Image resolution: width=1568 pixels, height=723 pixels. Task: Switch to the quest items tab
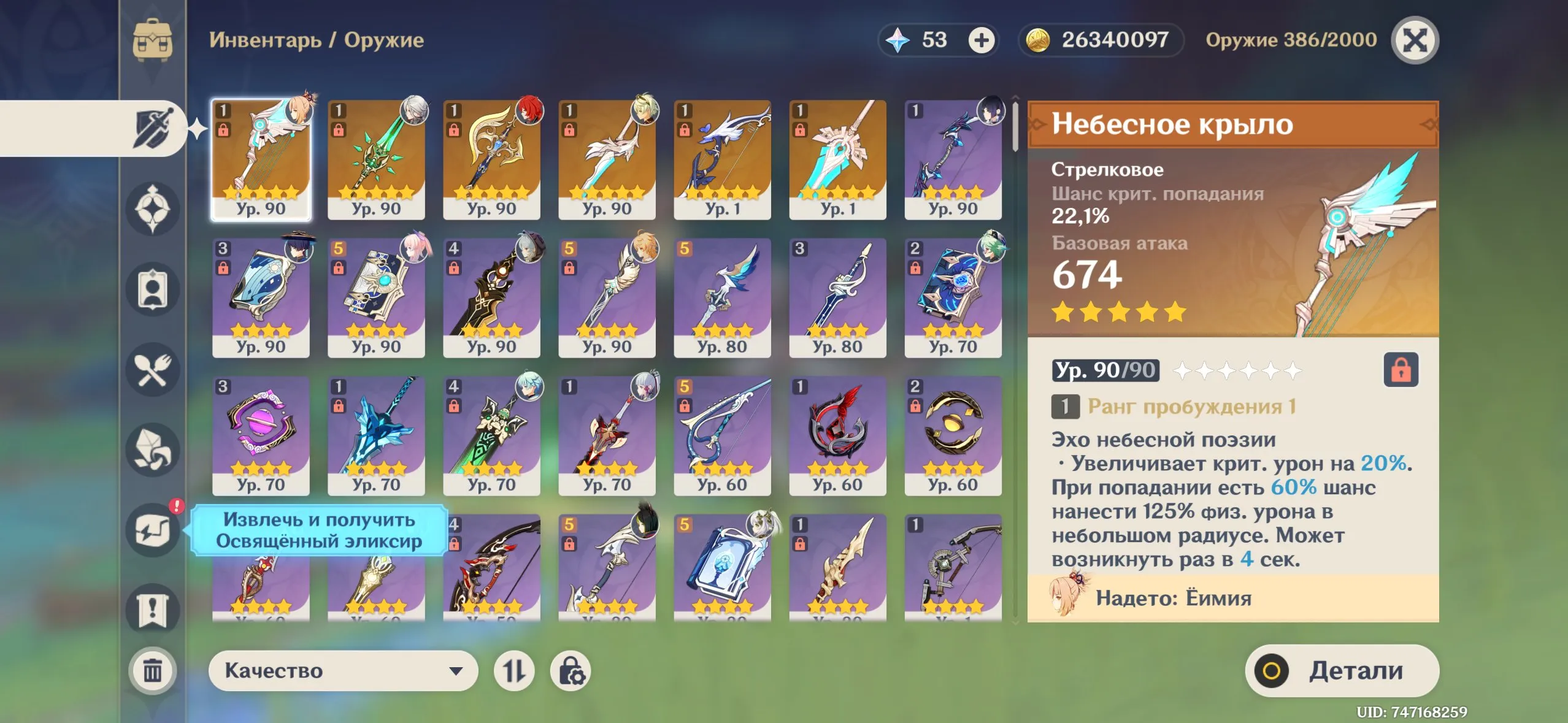point(153,610)
